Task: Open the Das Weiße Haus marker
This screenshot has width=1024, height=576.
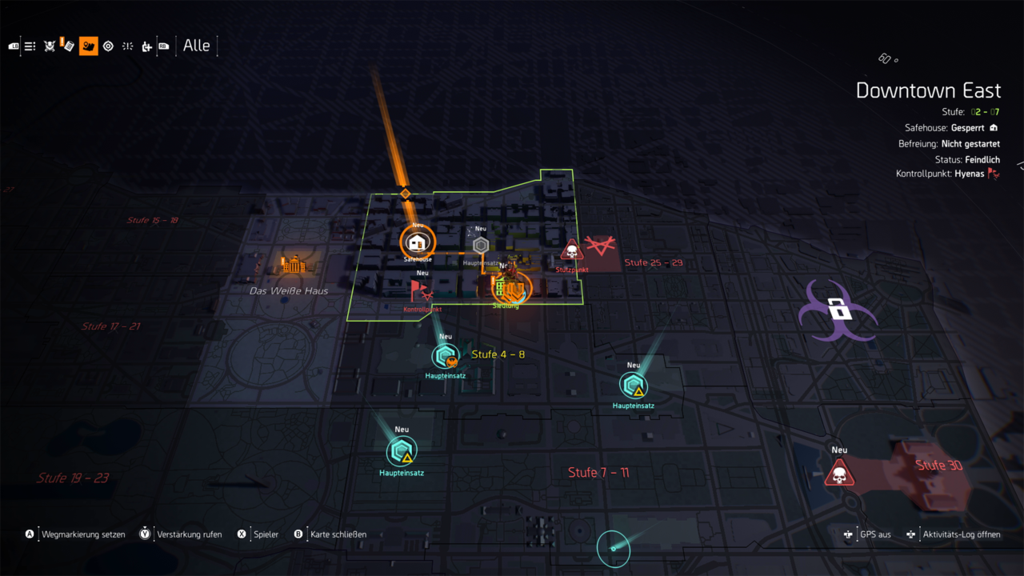Action: coord(292,266)
